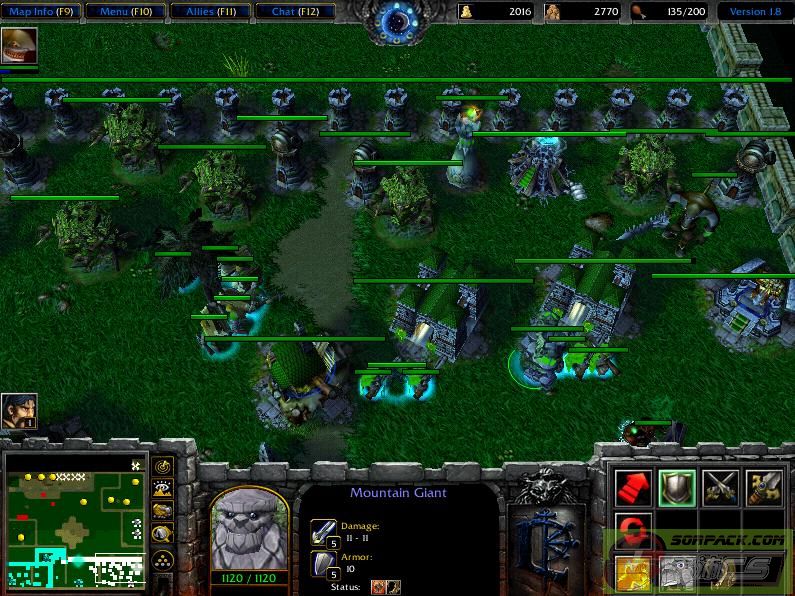Image resolution: width=795 pixels, height=596 pixels.
Task: Activate the Patrol command icon
Action: click(x=765, y=486)
